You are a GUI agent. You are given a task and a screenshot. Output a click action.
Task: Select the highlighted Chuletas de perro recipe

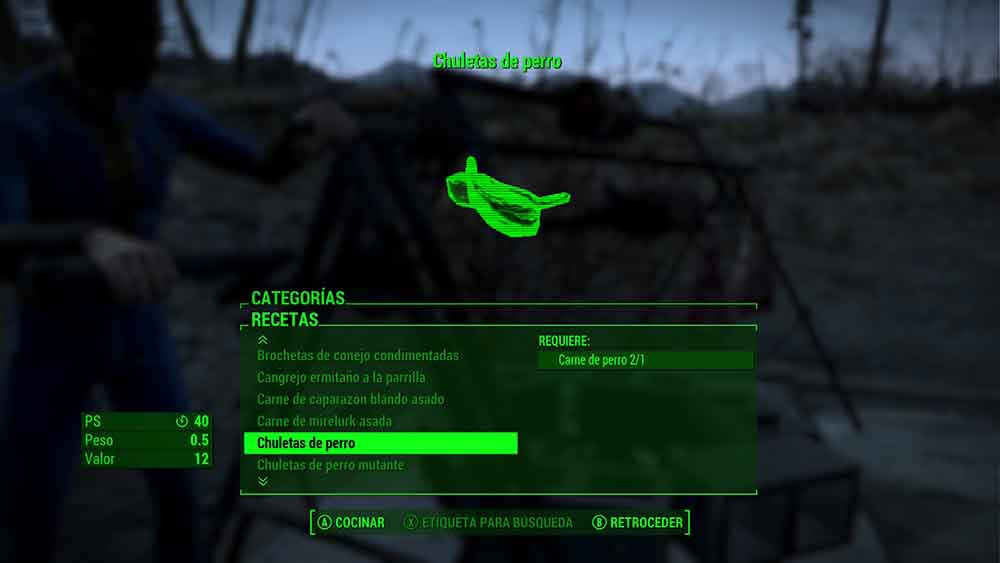click(x=380, y=443)
